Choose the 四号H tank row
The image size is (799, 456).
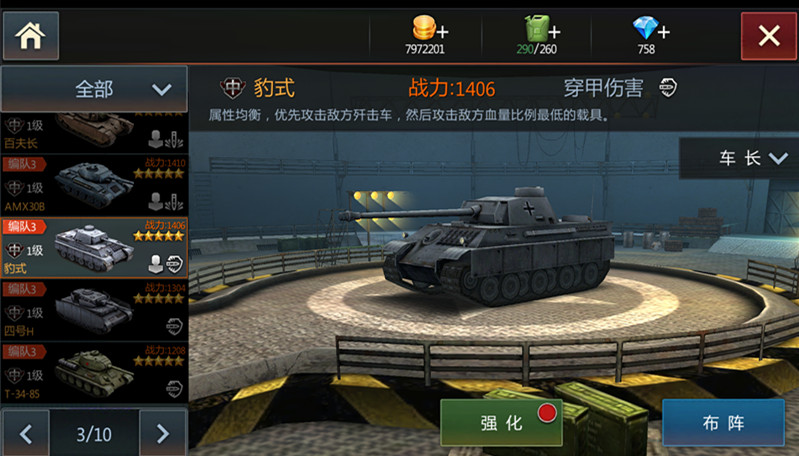(94, 311)
